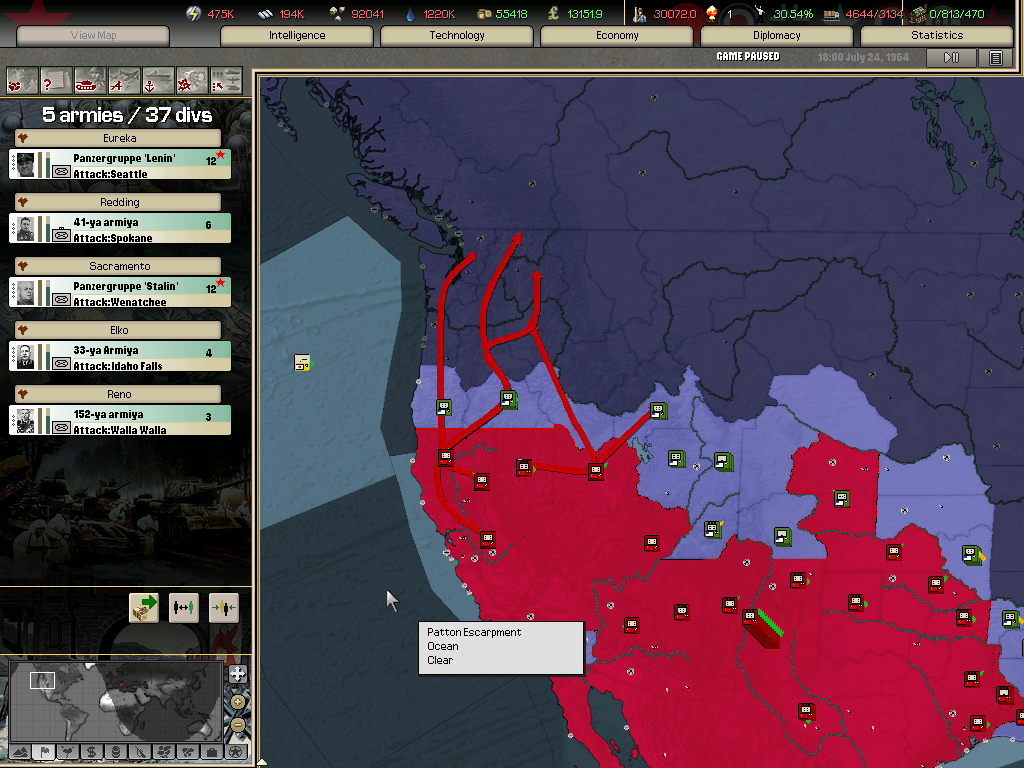Click the world minimap
The image size is (1024, 768).
click(x=115, y=699)
